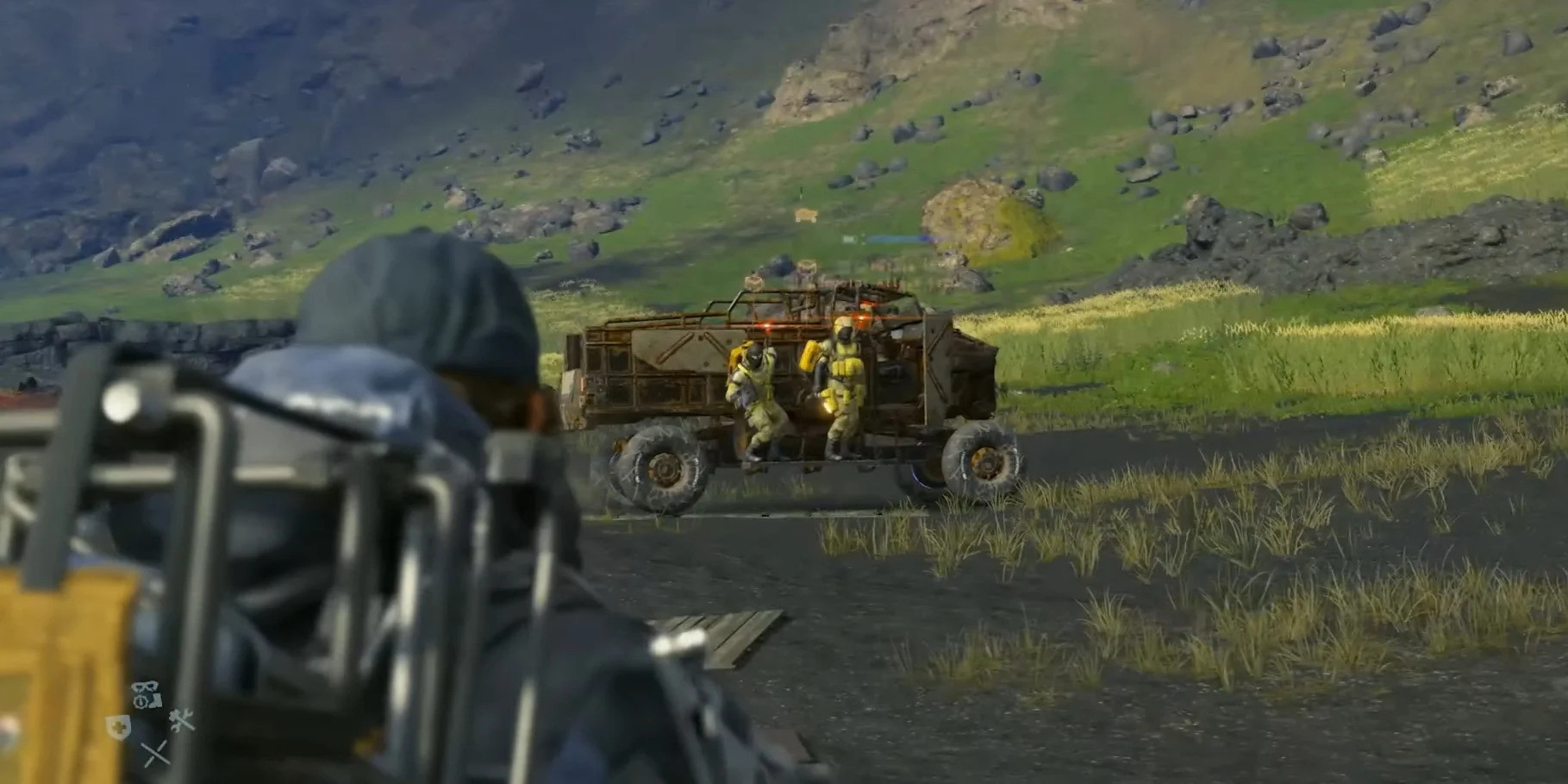
Task: Click the orange truck waypoint marker on the hillside
Action: tap(805, 216)
